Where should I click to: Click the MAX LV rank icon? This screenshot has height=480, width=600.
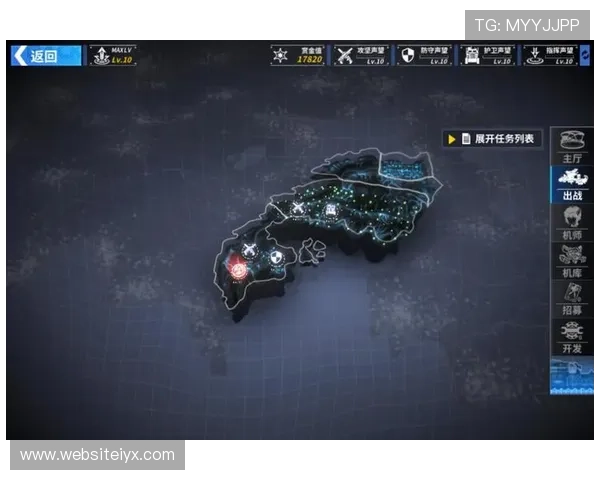point(111,56)
